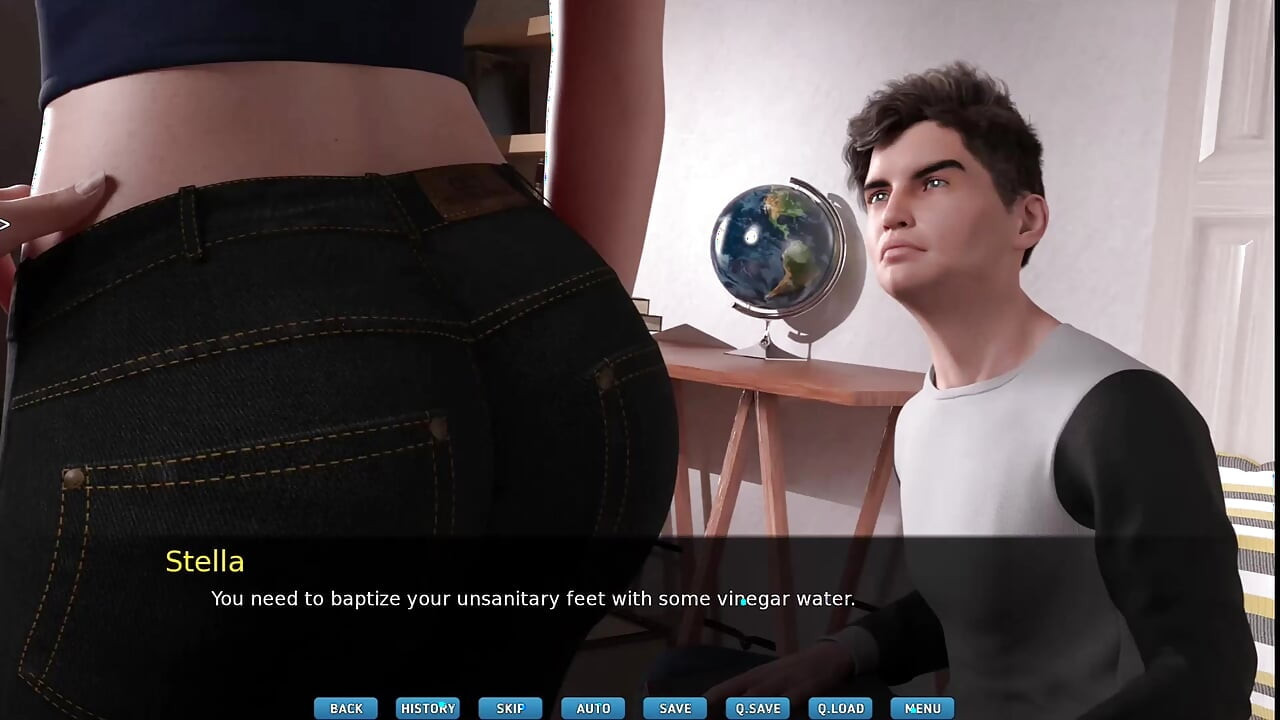
Task: Open the game MENU
Action: click(922, 708)
